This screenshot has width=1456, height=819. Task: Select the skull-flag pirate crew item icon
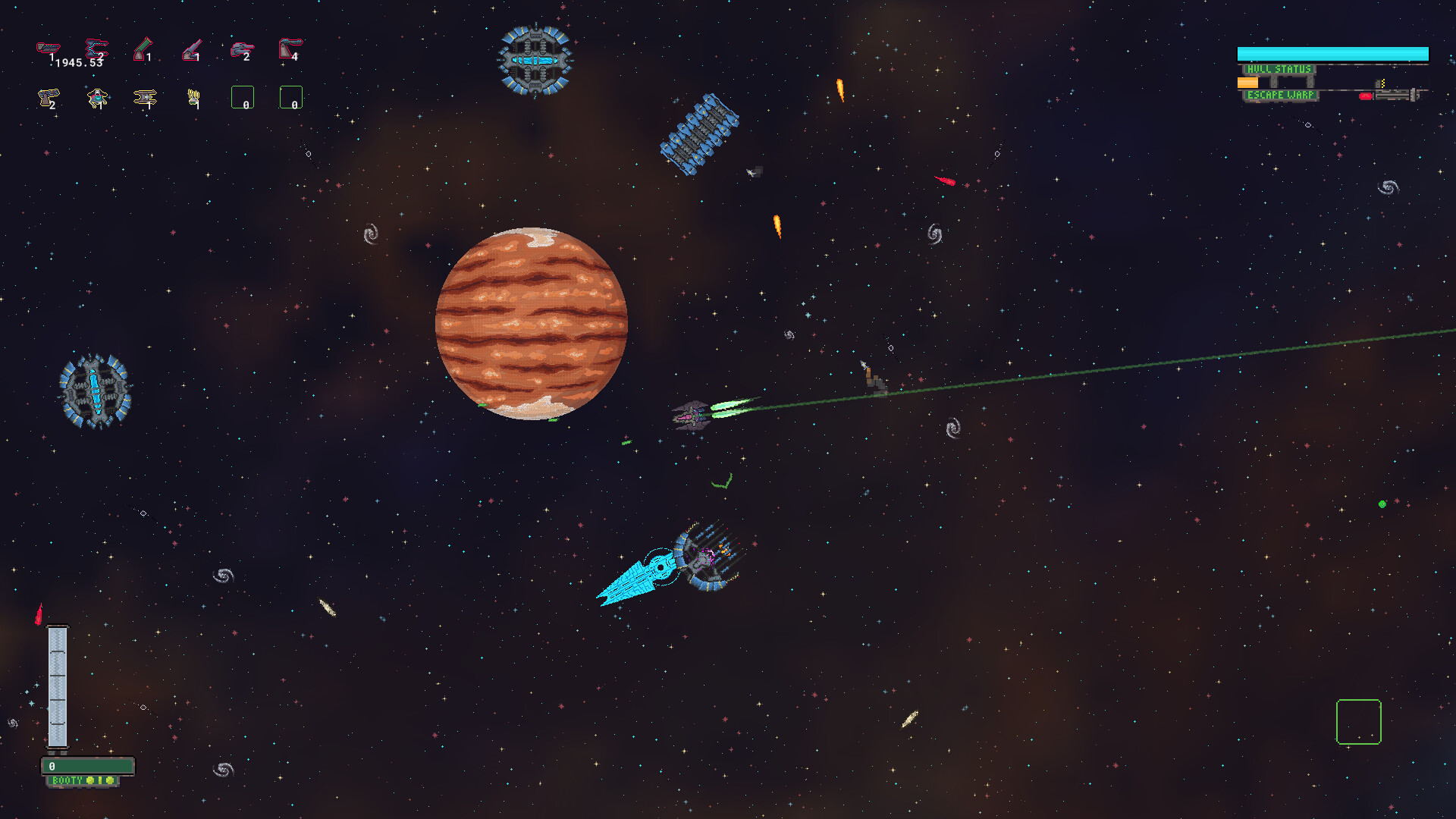[x=96, y=99]
